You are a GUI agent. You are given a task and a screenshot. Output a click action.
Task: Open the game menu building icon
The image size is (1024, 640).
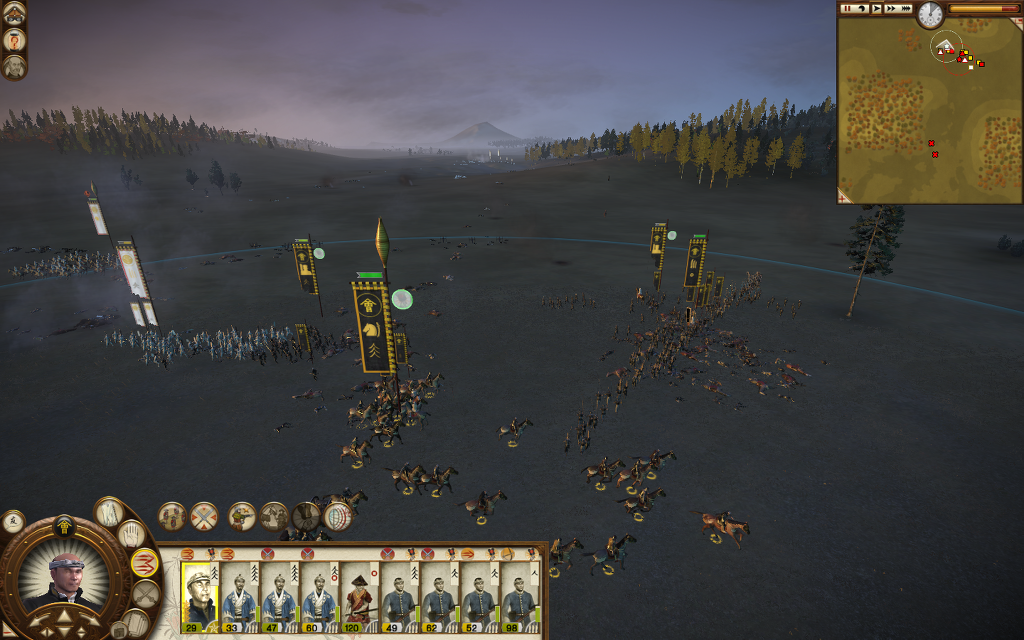14,13
